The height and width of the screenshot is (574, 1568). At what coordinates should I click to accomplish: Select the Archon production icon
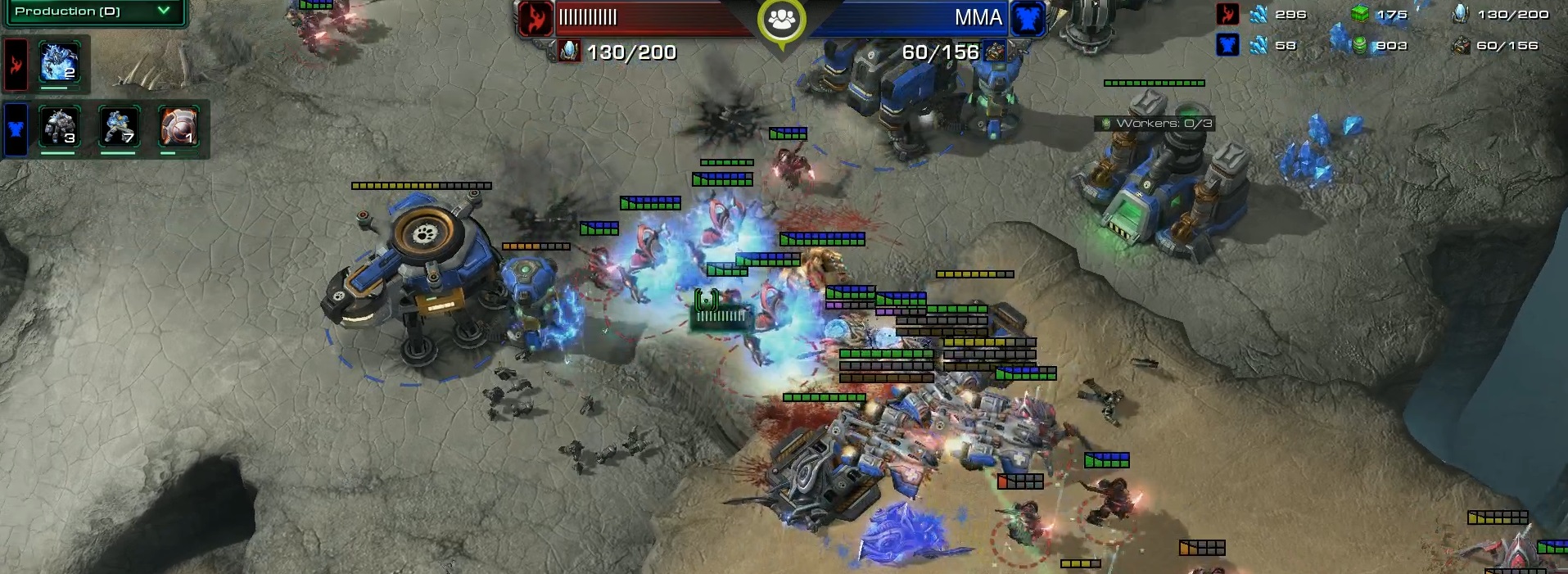pos(60,63)
